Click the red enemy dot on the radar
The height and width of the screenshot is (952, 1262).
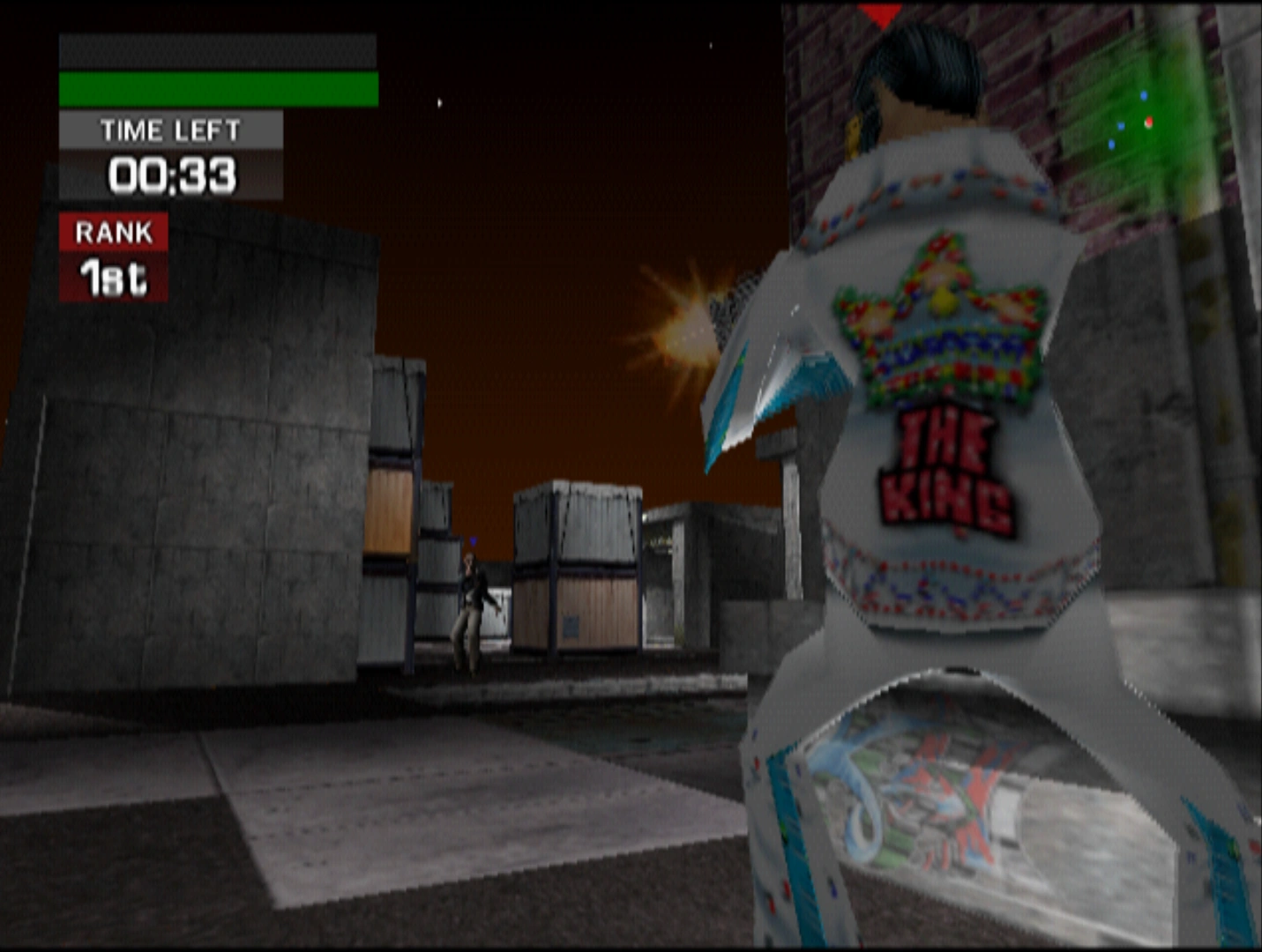coord(1151,123)
